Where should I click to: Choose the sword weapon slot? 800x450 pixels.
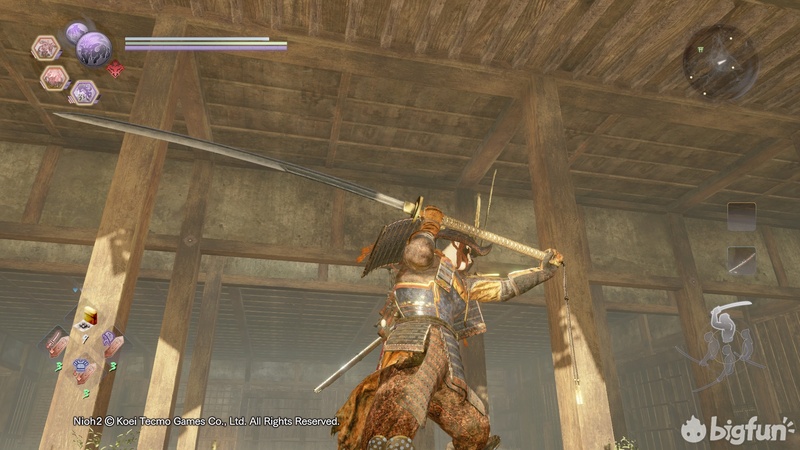click(x=741, y=260)
